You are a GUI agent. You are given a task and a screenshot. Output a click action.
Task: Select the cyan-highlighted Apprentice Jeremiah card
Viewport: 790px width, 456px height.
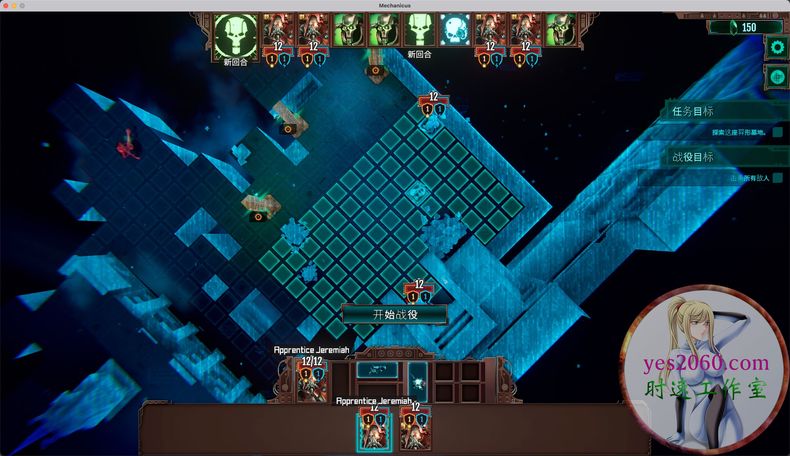(x=374, y=428)
